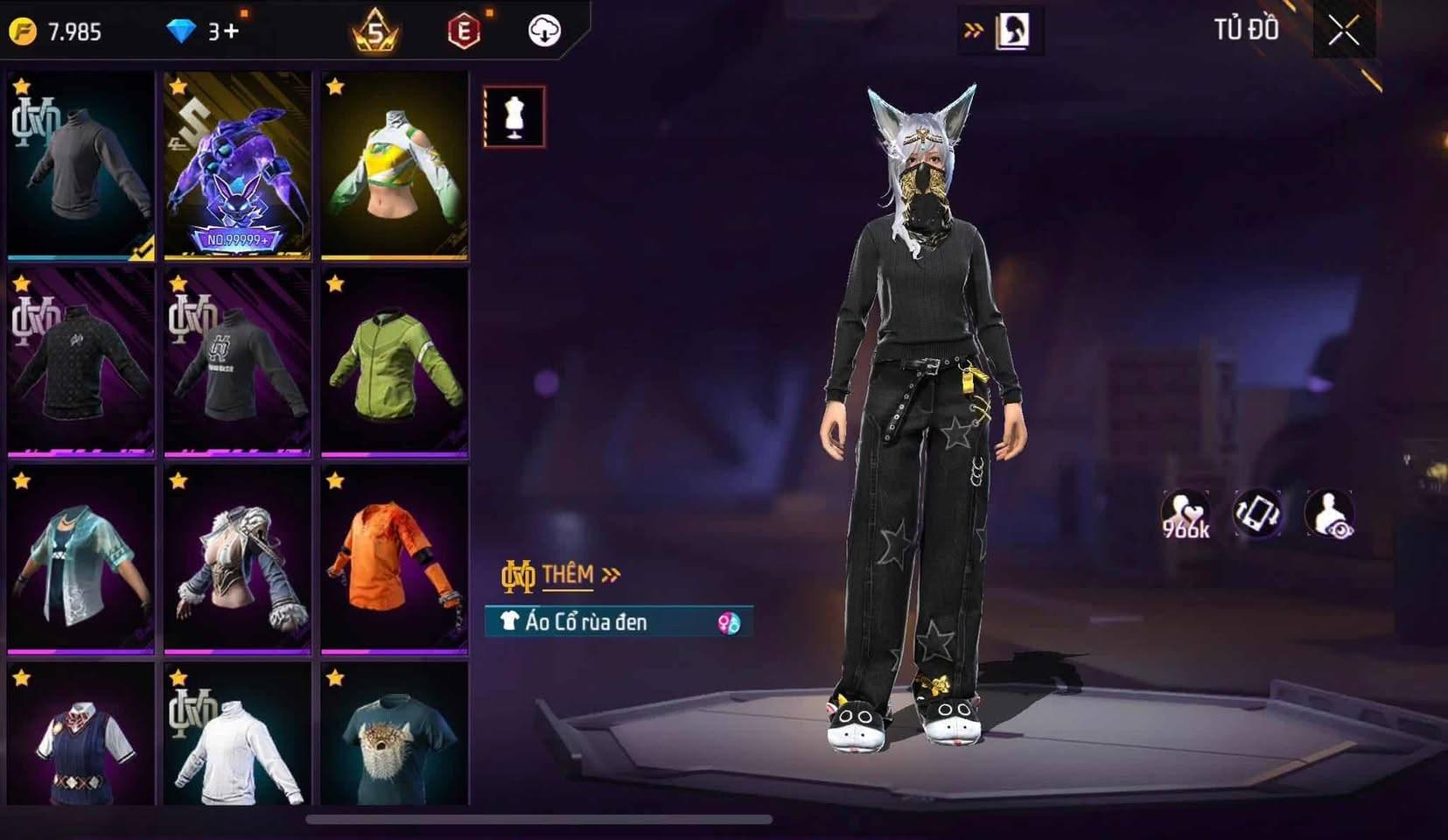Open the mannequin outfit icon
The height and width of the screenshot is (840, 1448).
(514, 116)
